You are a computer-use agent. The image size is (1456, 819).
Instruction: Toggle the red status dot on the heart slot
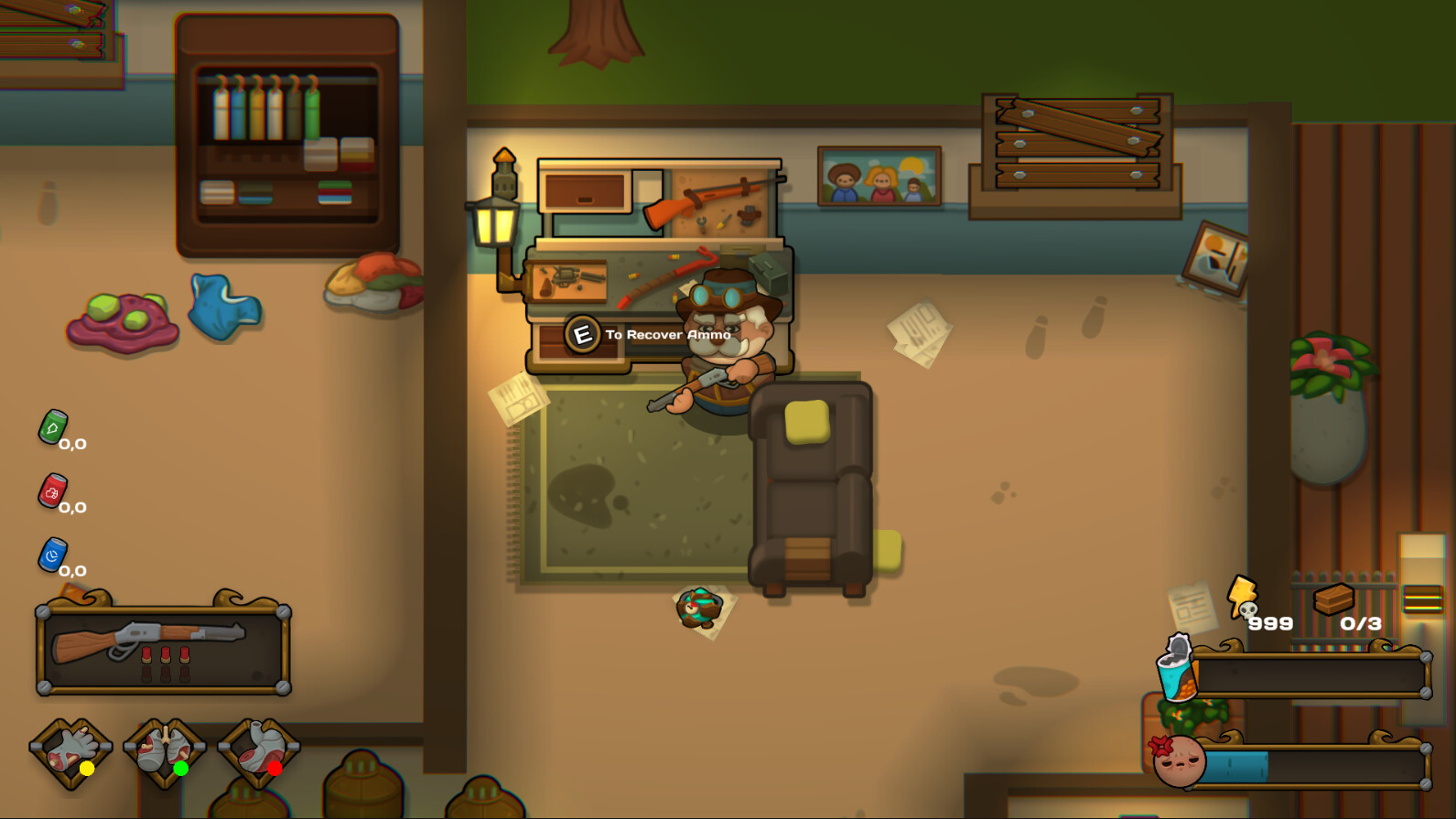point(275,770)
